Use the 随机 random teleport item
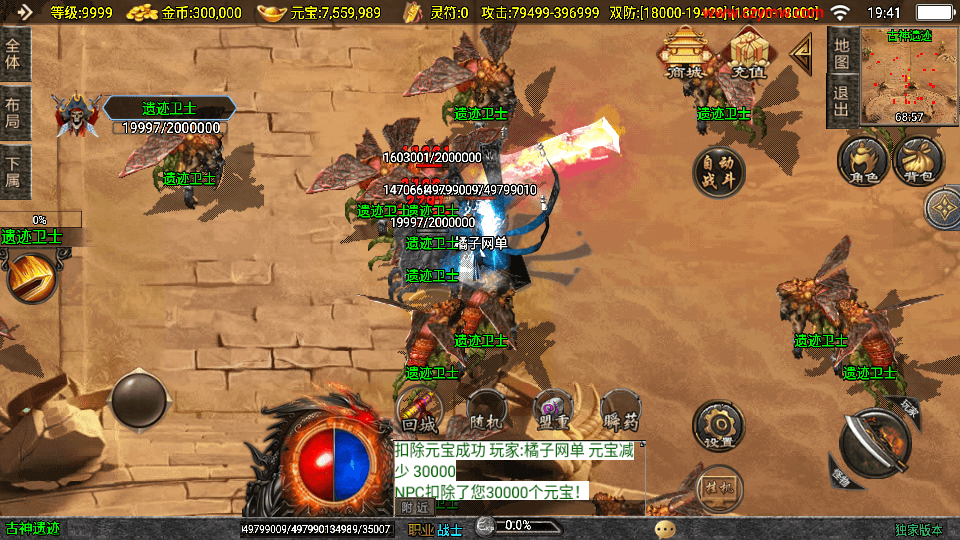 click(x=487, y=410)
